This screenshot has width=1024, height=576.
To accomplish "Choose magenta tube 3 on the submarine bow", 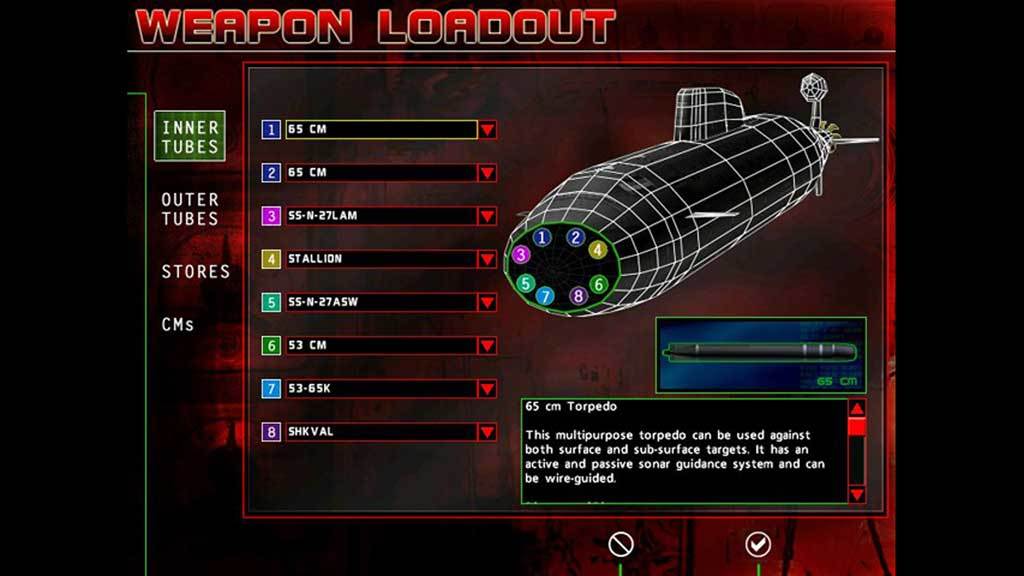I will pyautogui.click(x=521, y=255).
